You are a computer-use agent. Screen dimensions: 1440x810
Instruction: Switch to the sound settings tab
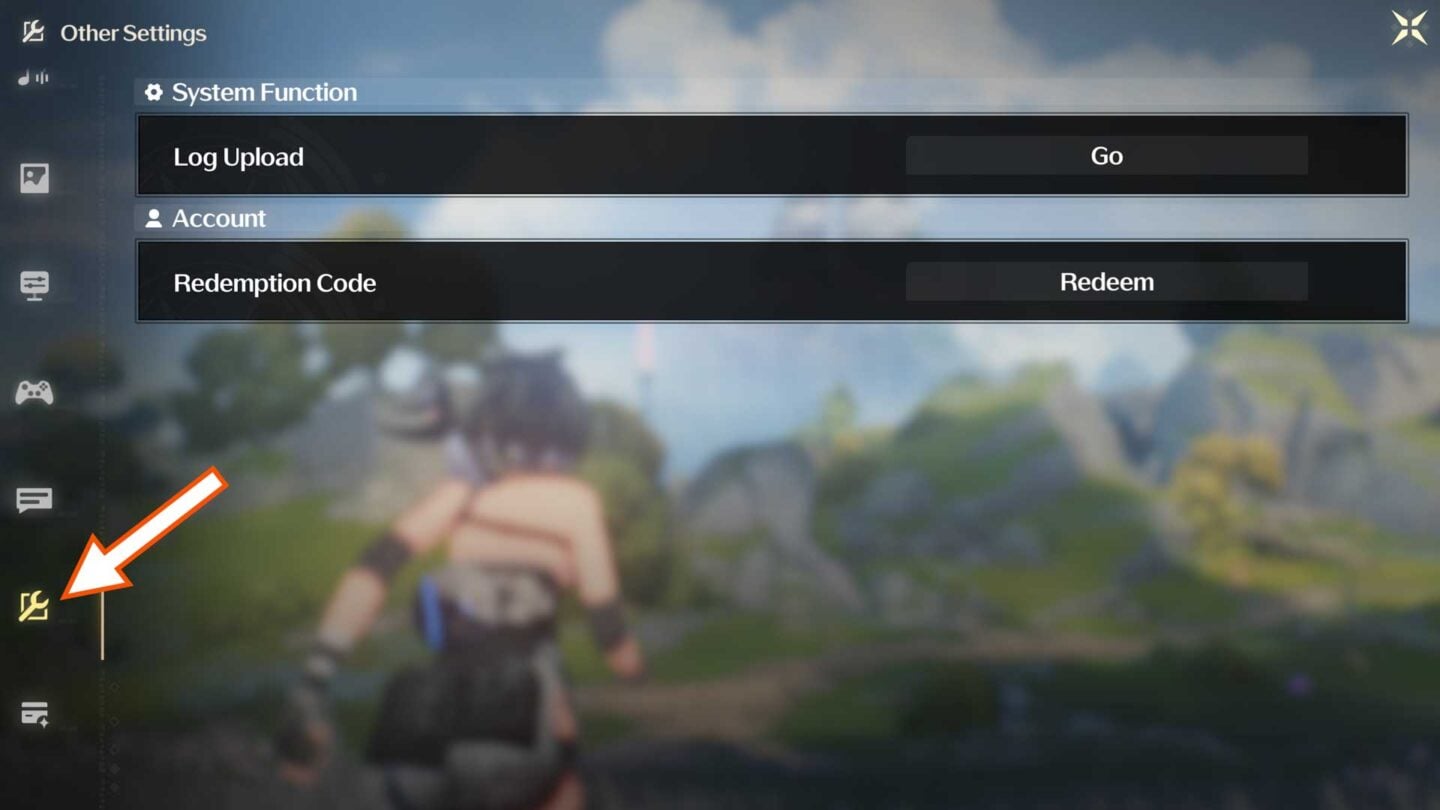(33, 78)
